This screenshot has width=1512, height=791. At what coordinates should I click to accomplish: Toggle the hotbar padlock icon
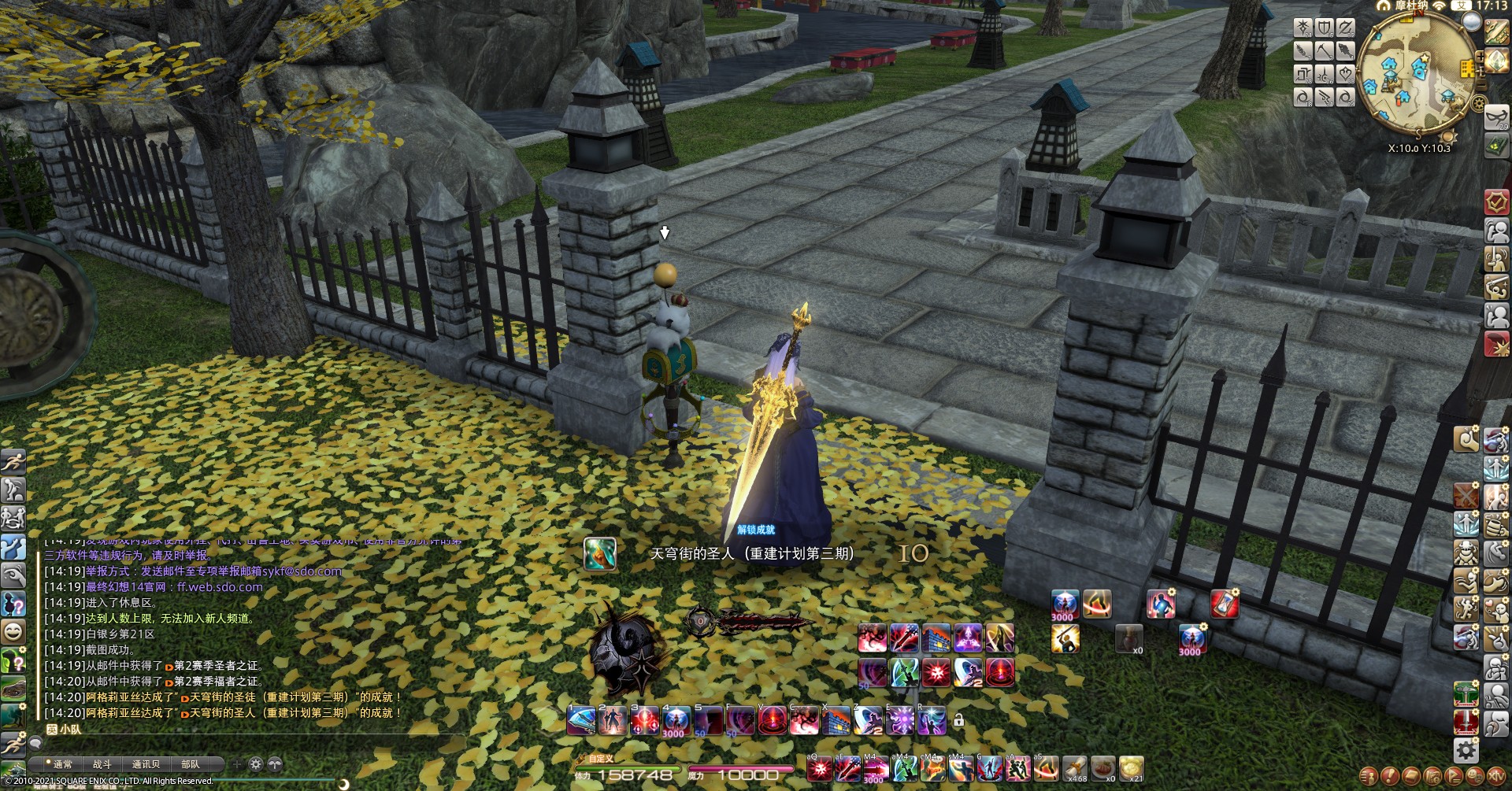(x=958, y=719)
